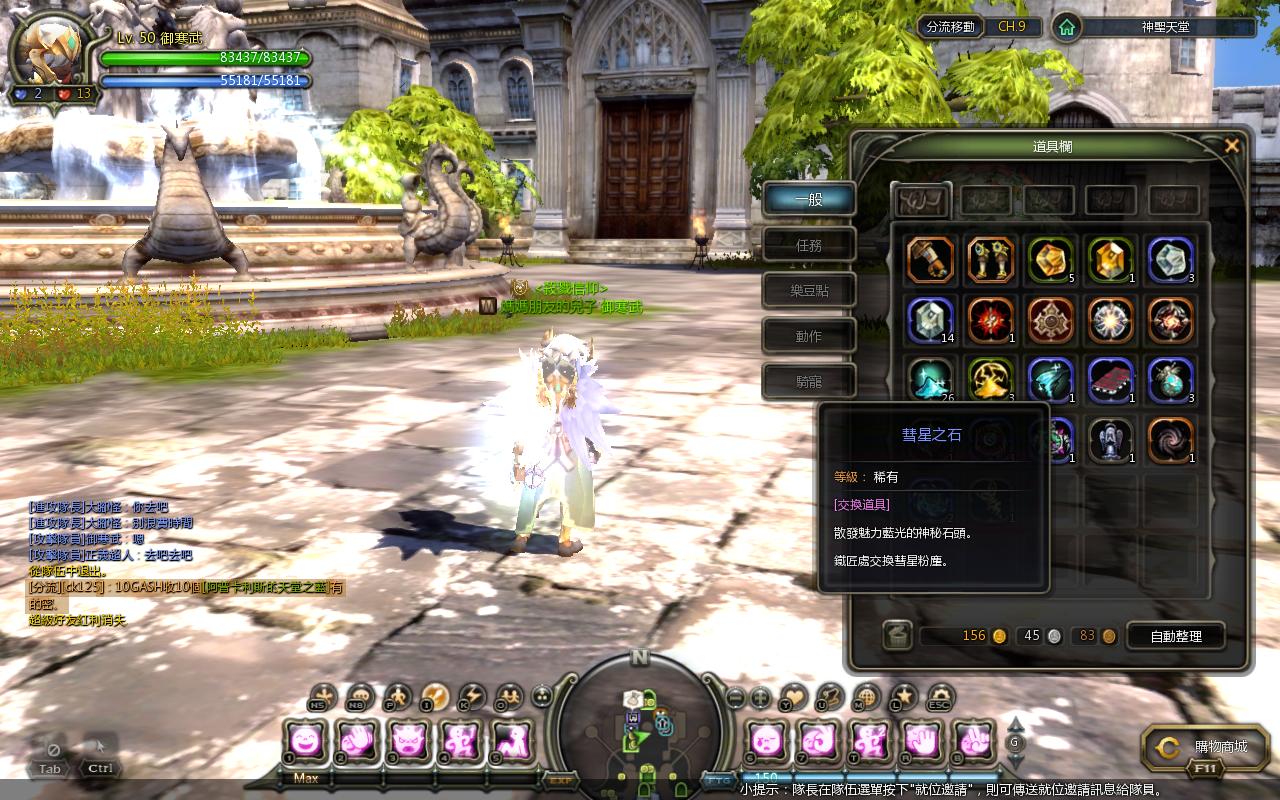
Task: Show the 動作 category tab
Action: (x=809, y=336)
